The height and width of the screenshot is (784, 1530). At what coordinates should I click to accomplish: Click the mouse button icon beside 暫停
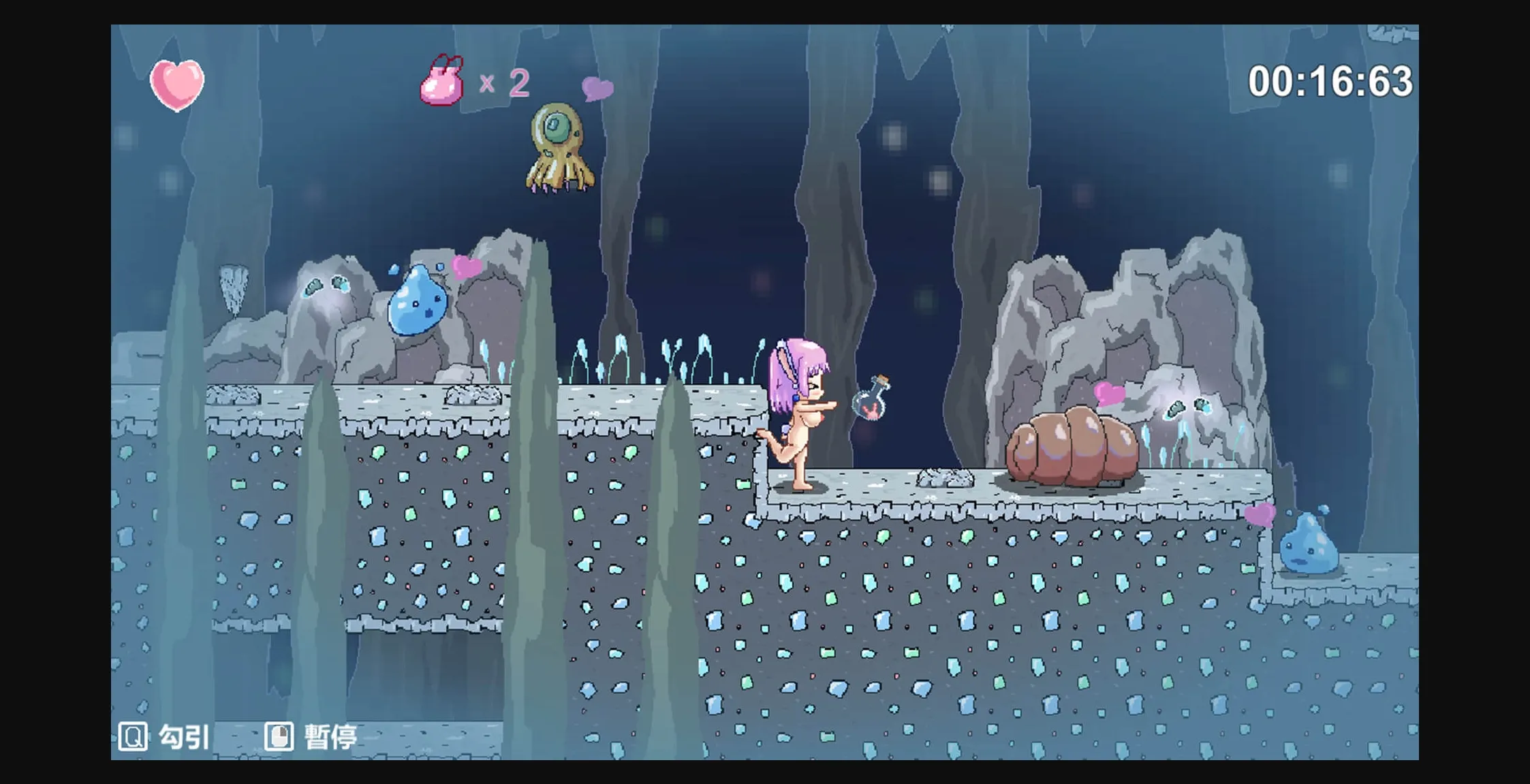pyautogui.click(x=280, y=738)
